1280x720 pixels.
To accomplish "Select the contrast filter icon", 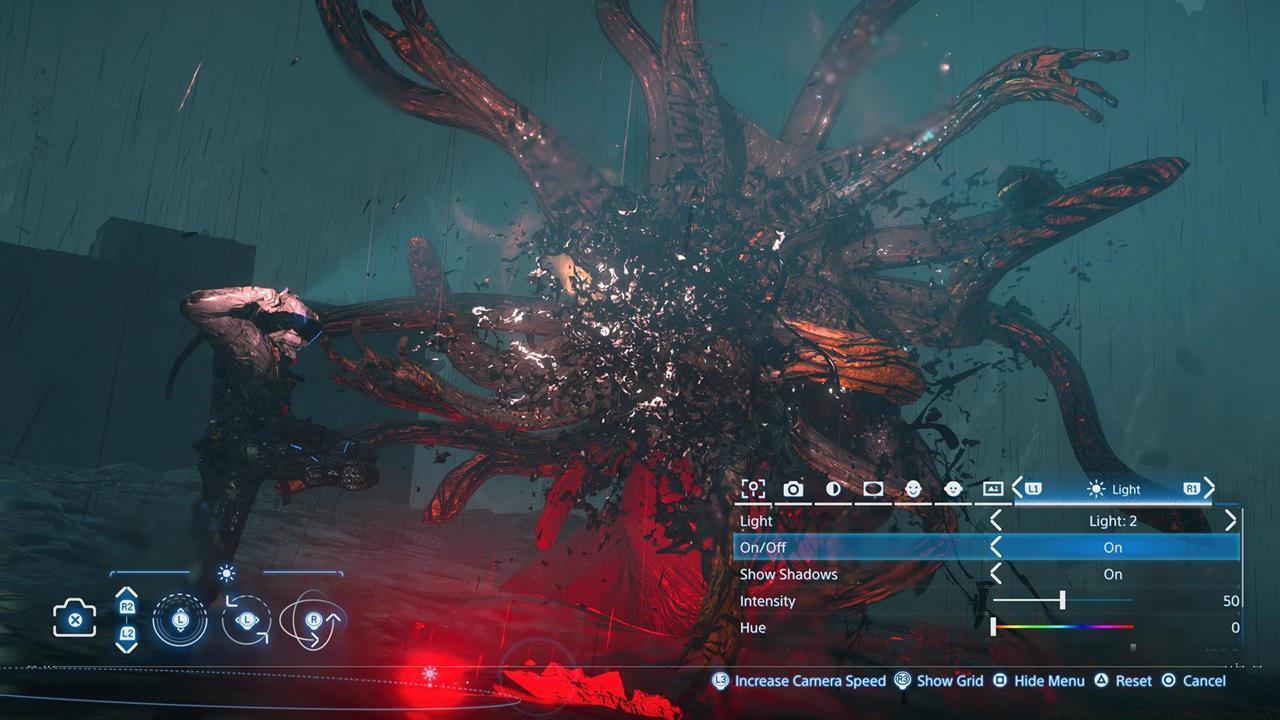I will [832, 489].
